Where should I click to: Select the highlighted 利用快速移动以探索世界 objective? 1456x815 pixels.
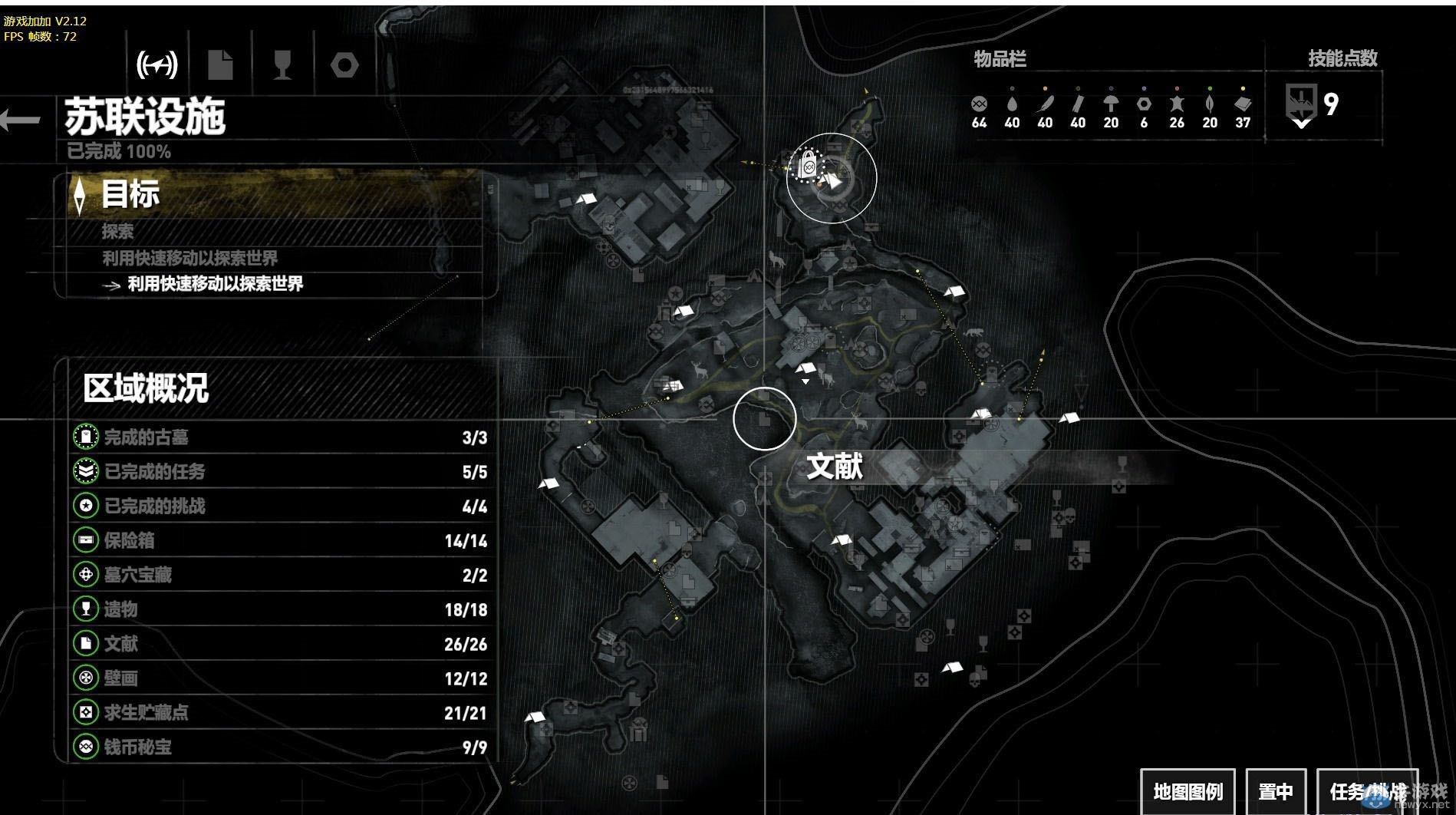click(215, 284)
